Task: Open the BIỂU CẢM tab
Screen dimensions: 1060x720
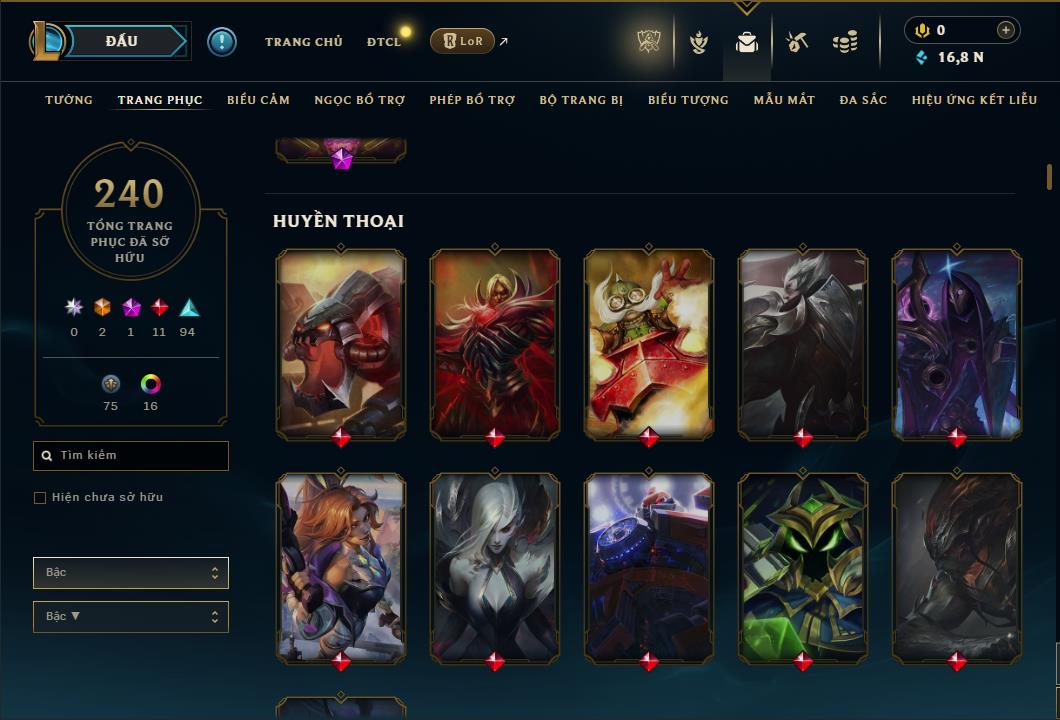Action: [258, 100]
